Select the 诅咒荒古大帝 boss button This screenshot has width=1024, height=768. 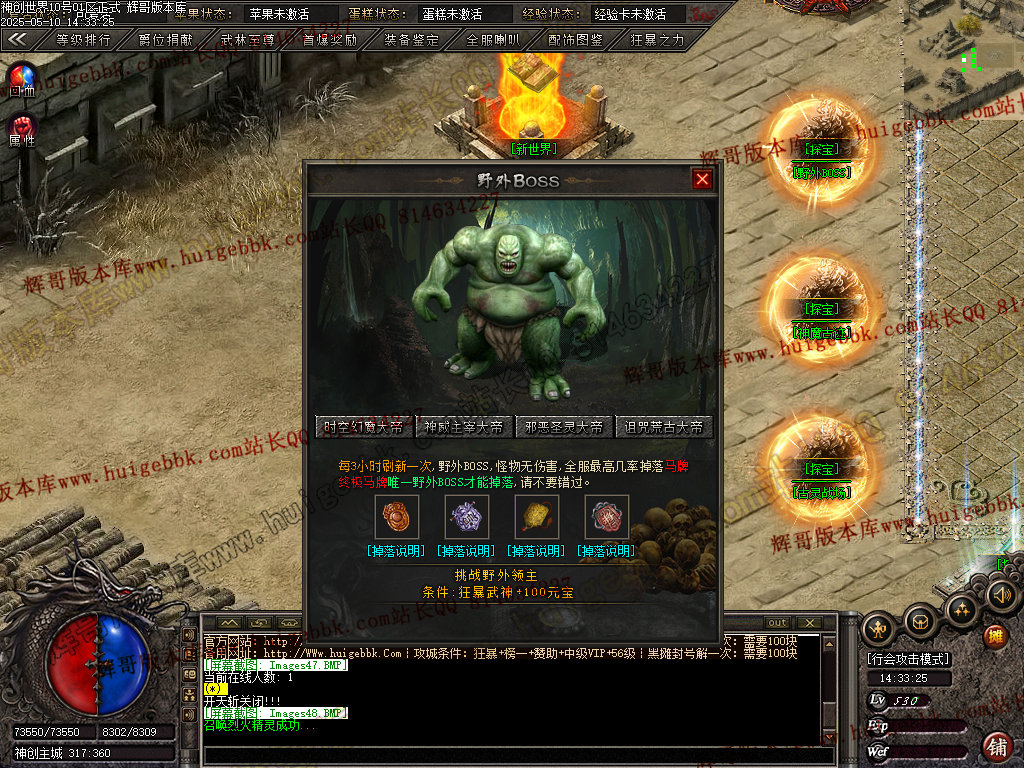point(663,427)
